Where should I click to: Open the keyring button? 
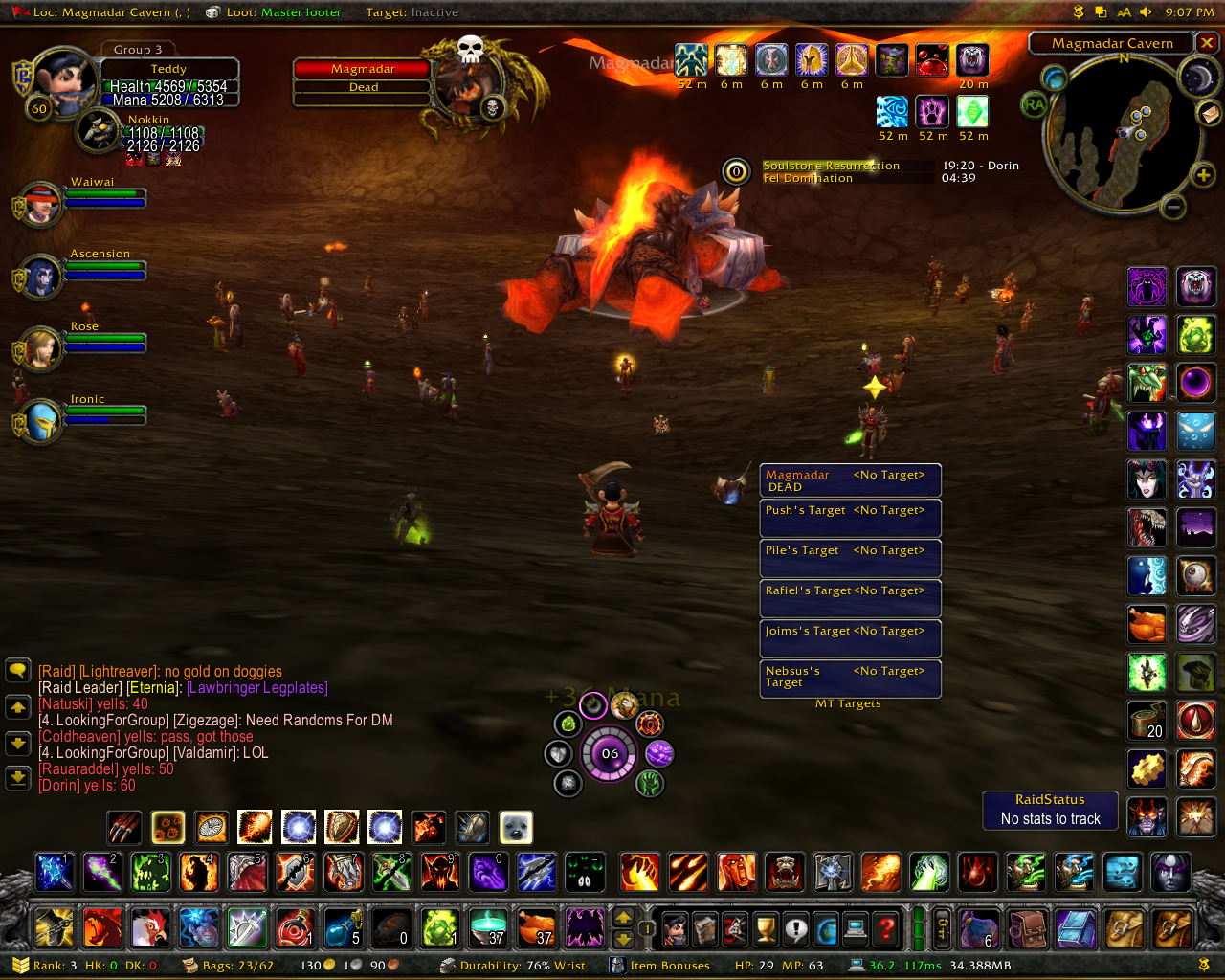point(943,927)
